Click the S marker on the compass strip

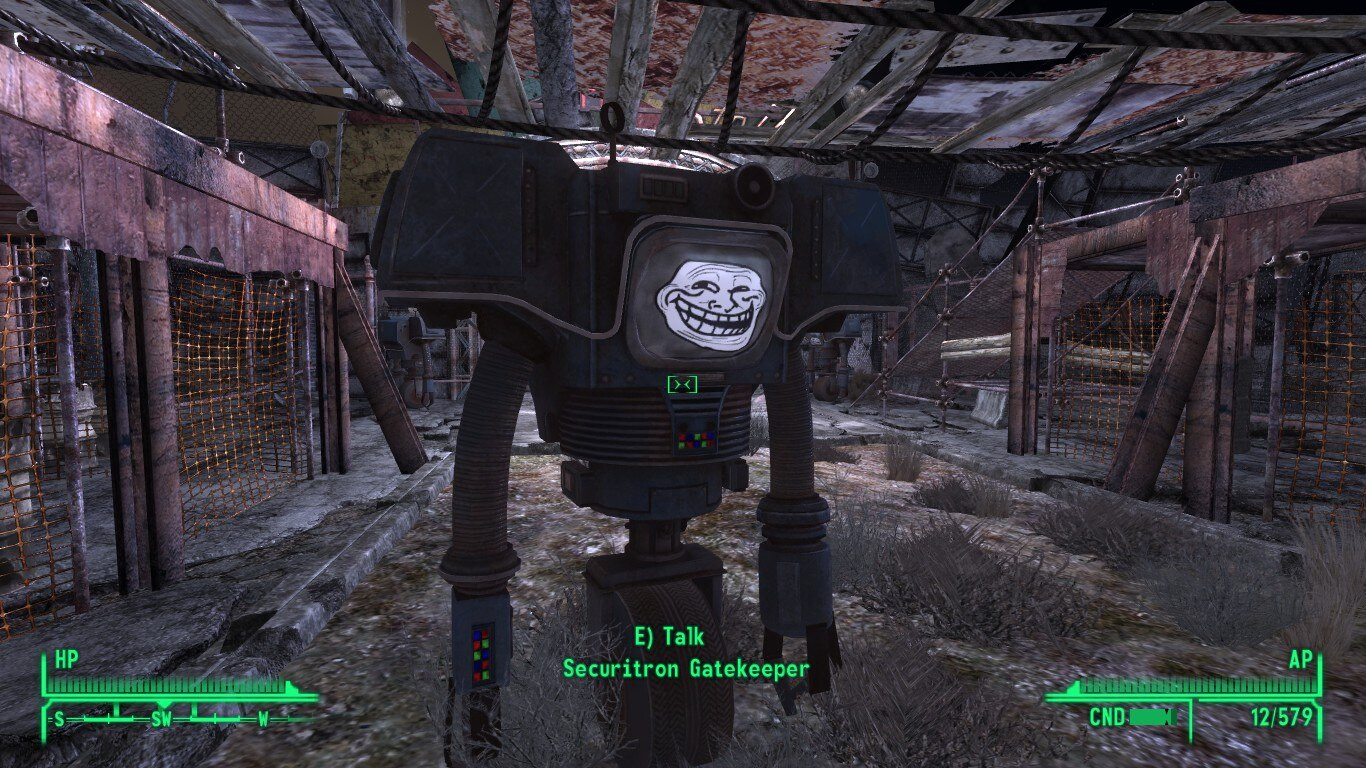click(59, 718)
